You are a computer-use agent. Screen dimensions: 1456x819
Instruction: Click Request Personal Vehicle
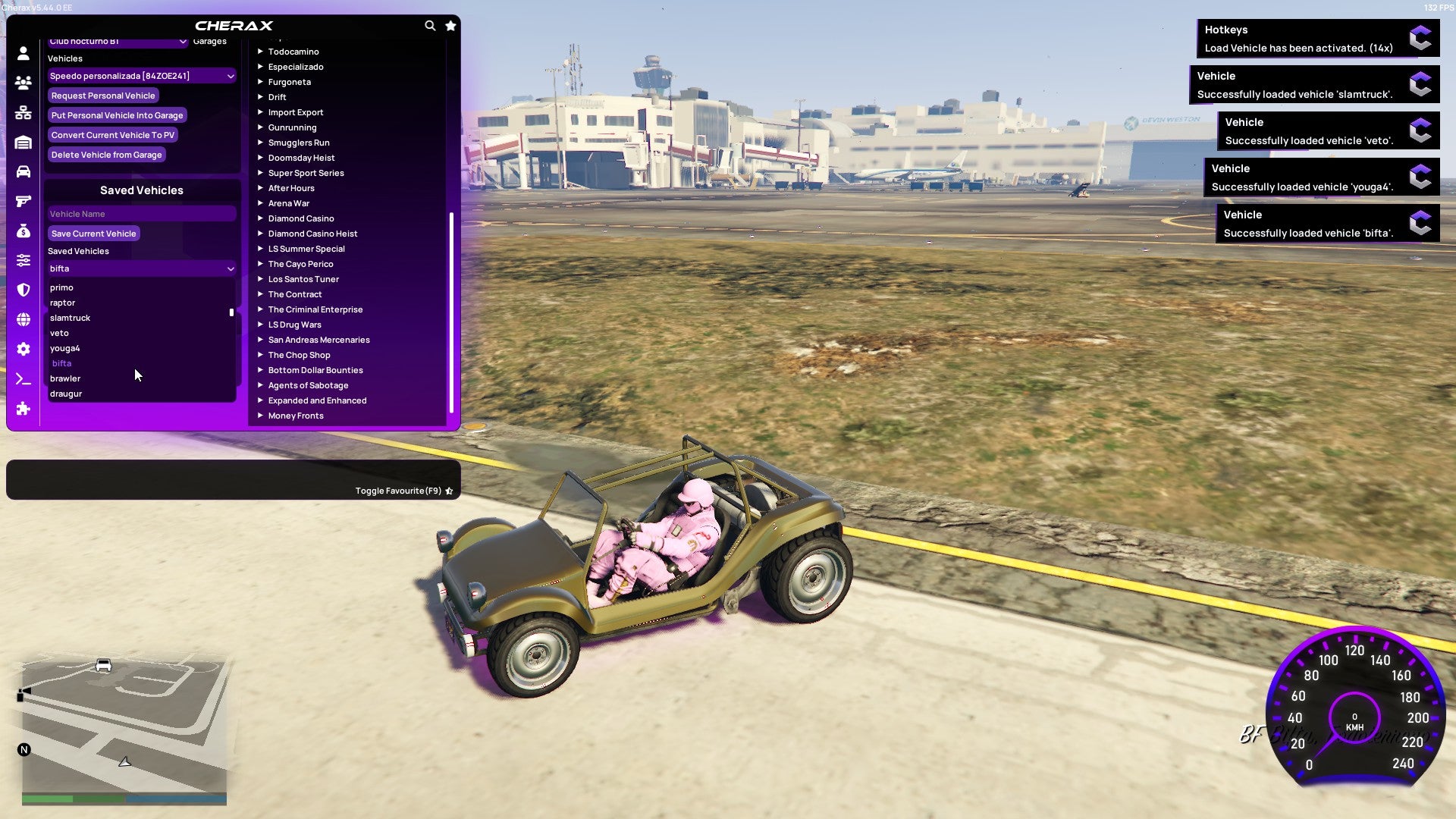coord(103,96)
